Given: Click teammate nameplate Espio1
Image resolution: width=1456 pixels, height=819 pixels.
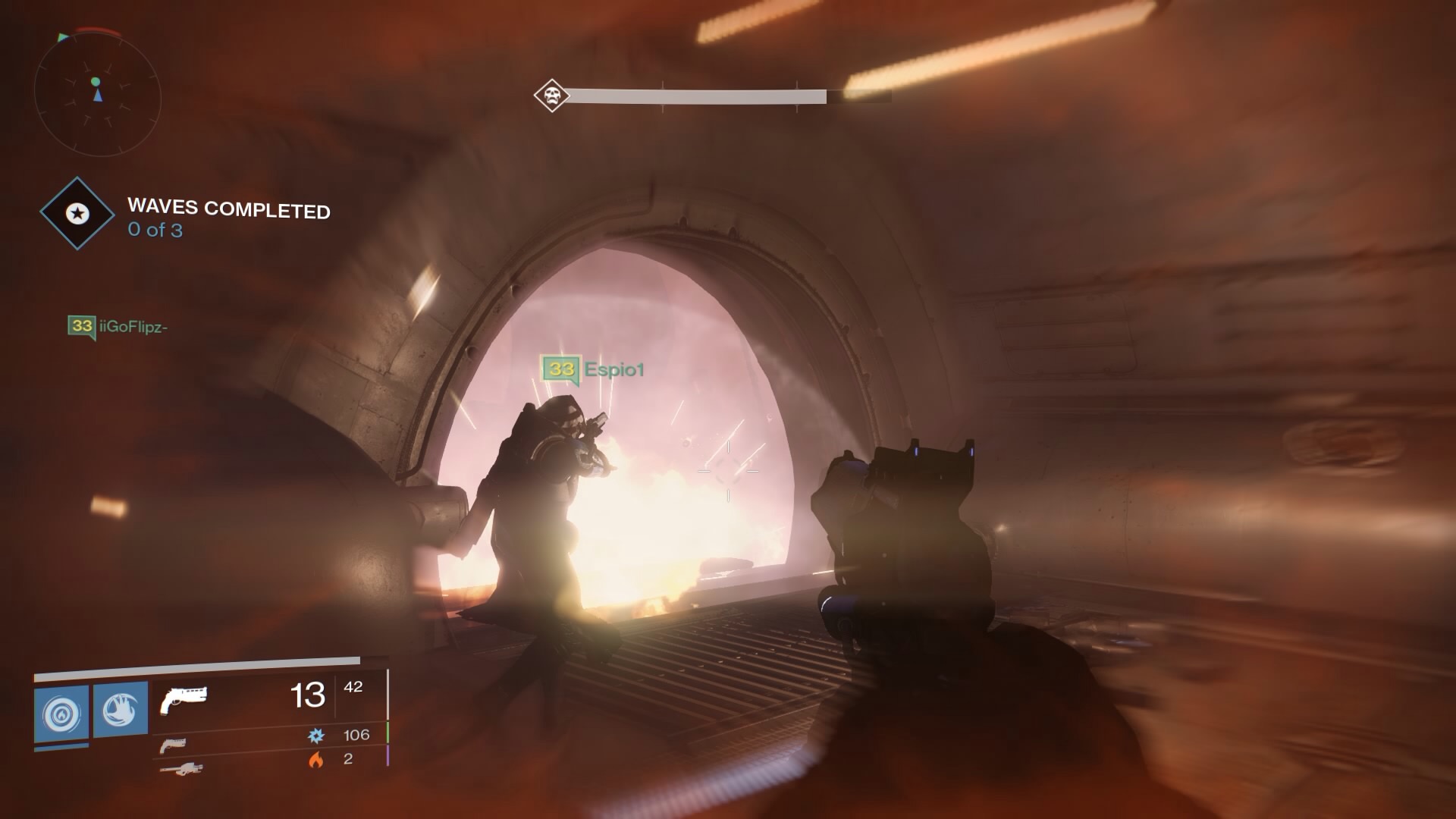Looking at the screenshot, I should (612, 370).
